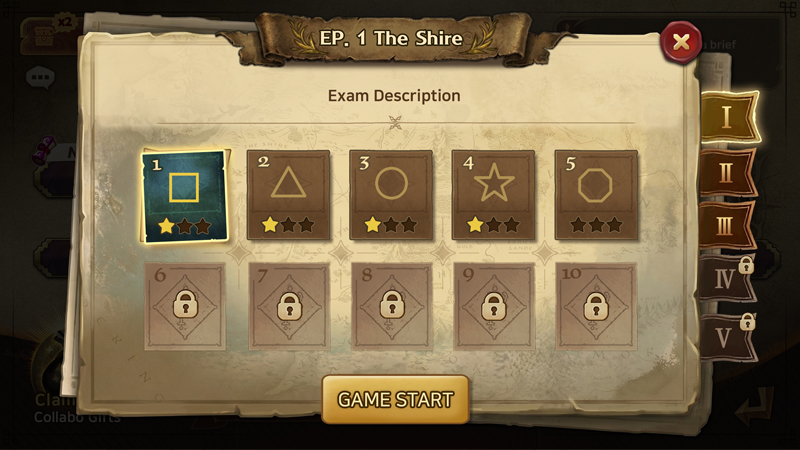Select locked exam tile 9
The height and width of the screenshot is (450, 800).
tap(494, 306)
